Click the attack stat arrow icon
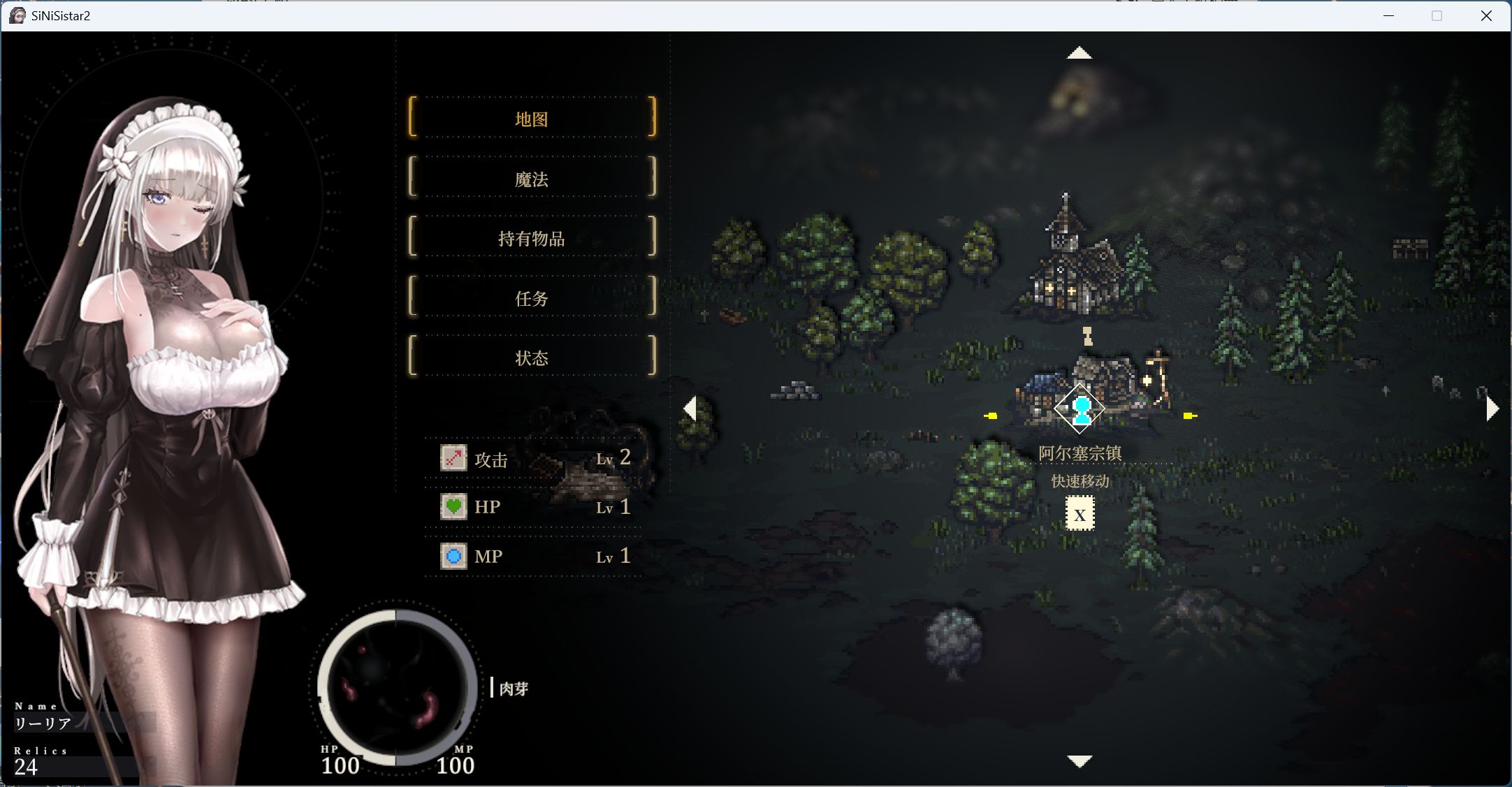 point(453,459)
